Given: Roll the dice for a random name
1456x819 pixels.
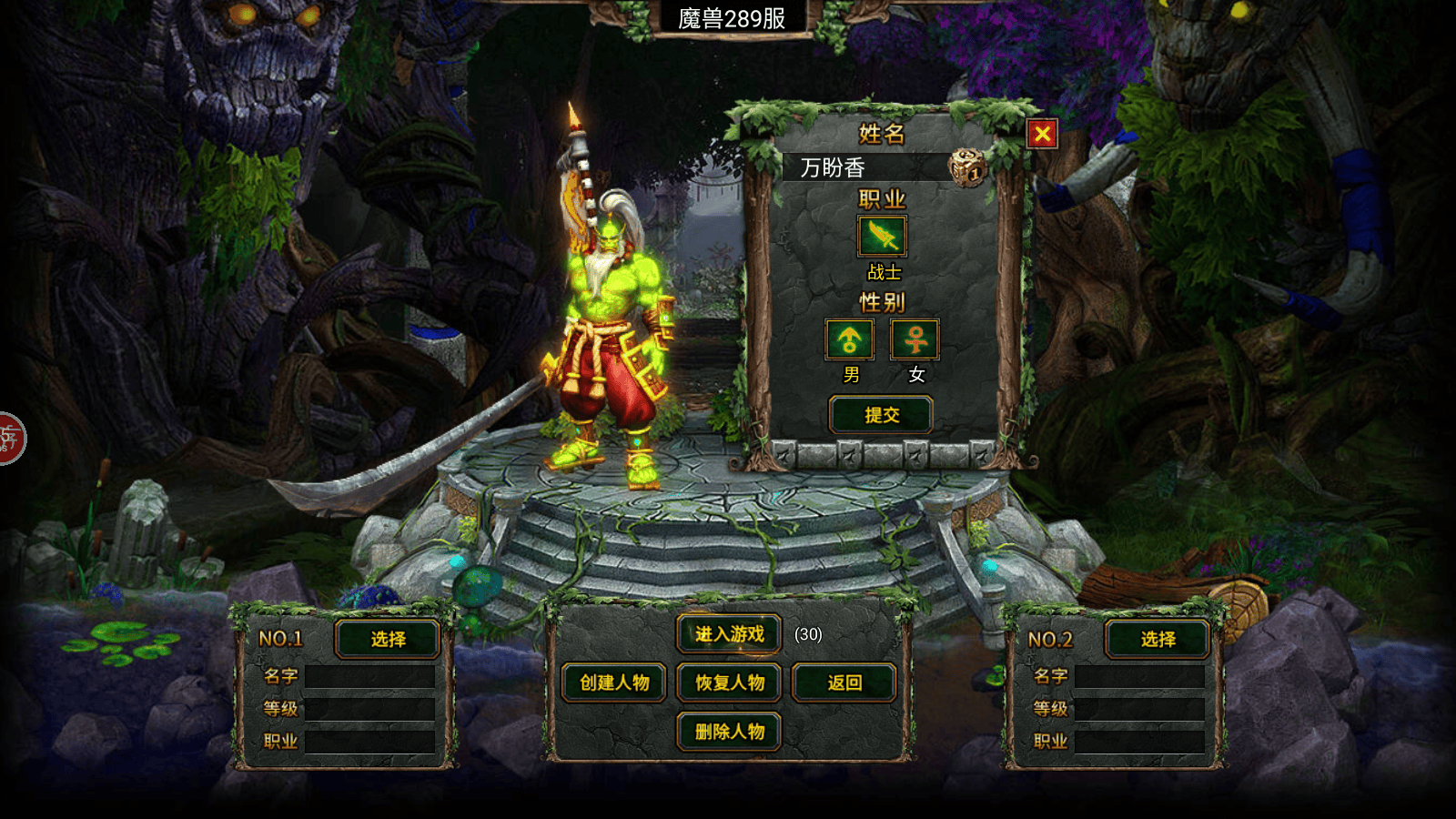Looking at the screenshot, I should (x=967, y=167).
